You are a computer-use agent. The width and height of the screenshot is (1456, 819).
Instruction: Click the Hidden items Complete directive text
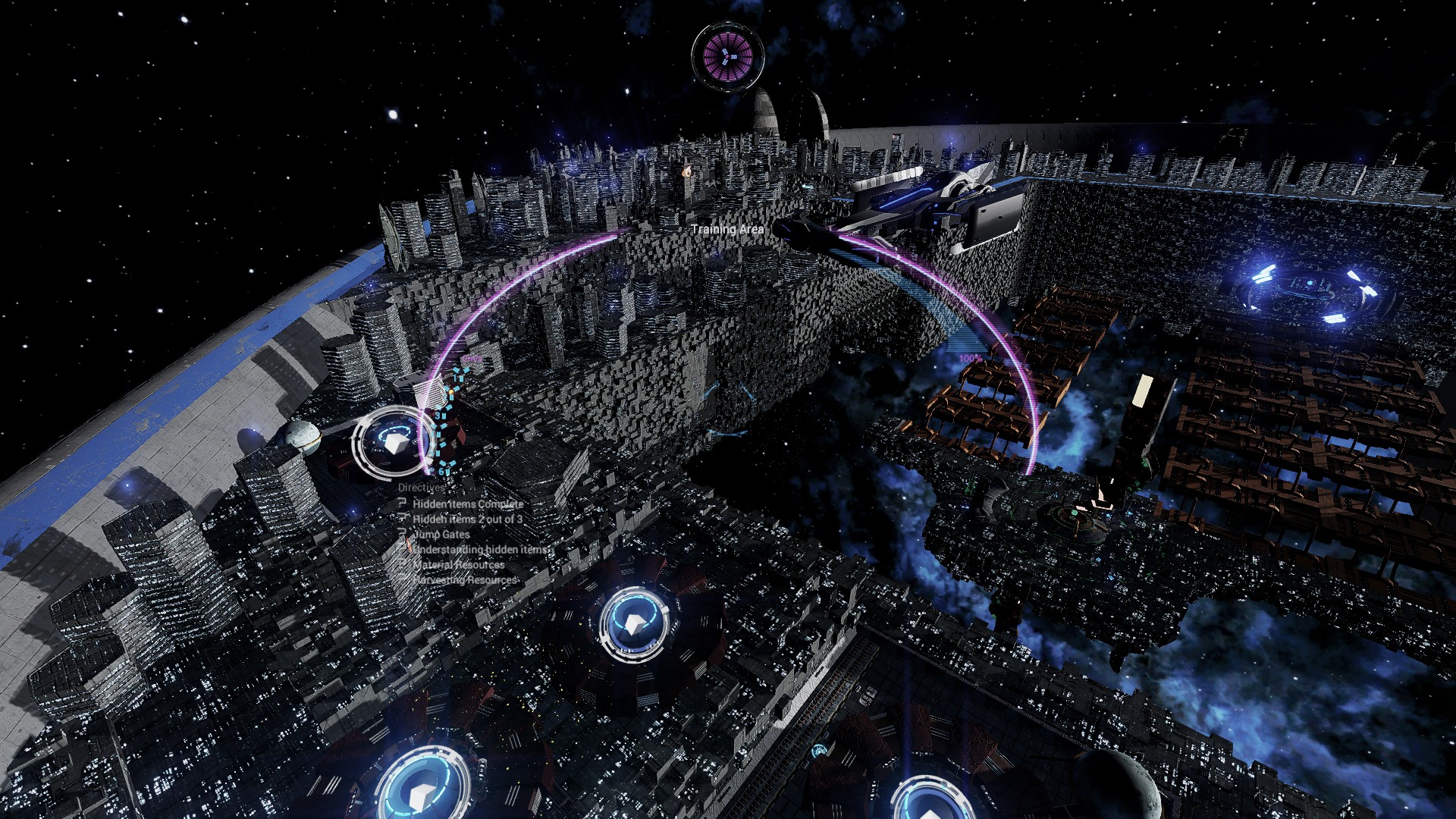(x=469, y=504)
